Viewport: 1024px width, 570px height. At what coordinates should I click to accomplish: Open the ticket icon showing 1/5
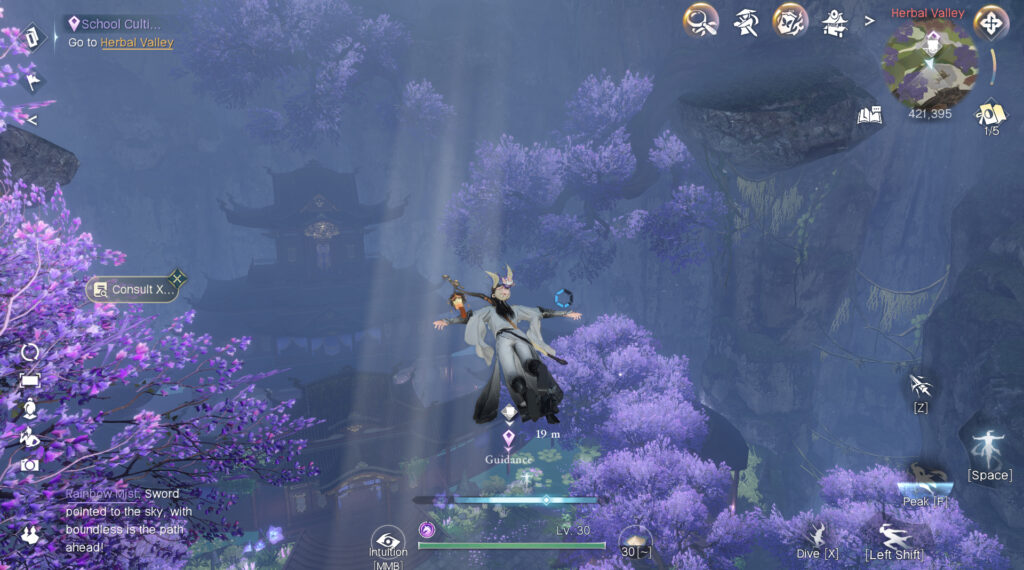[x=990, y=114]
